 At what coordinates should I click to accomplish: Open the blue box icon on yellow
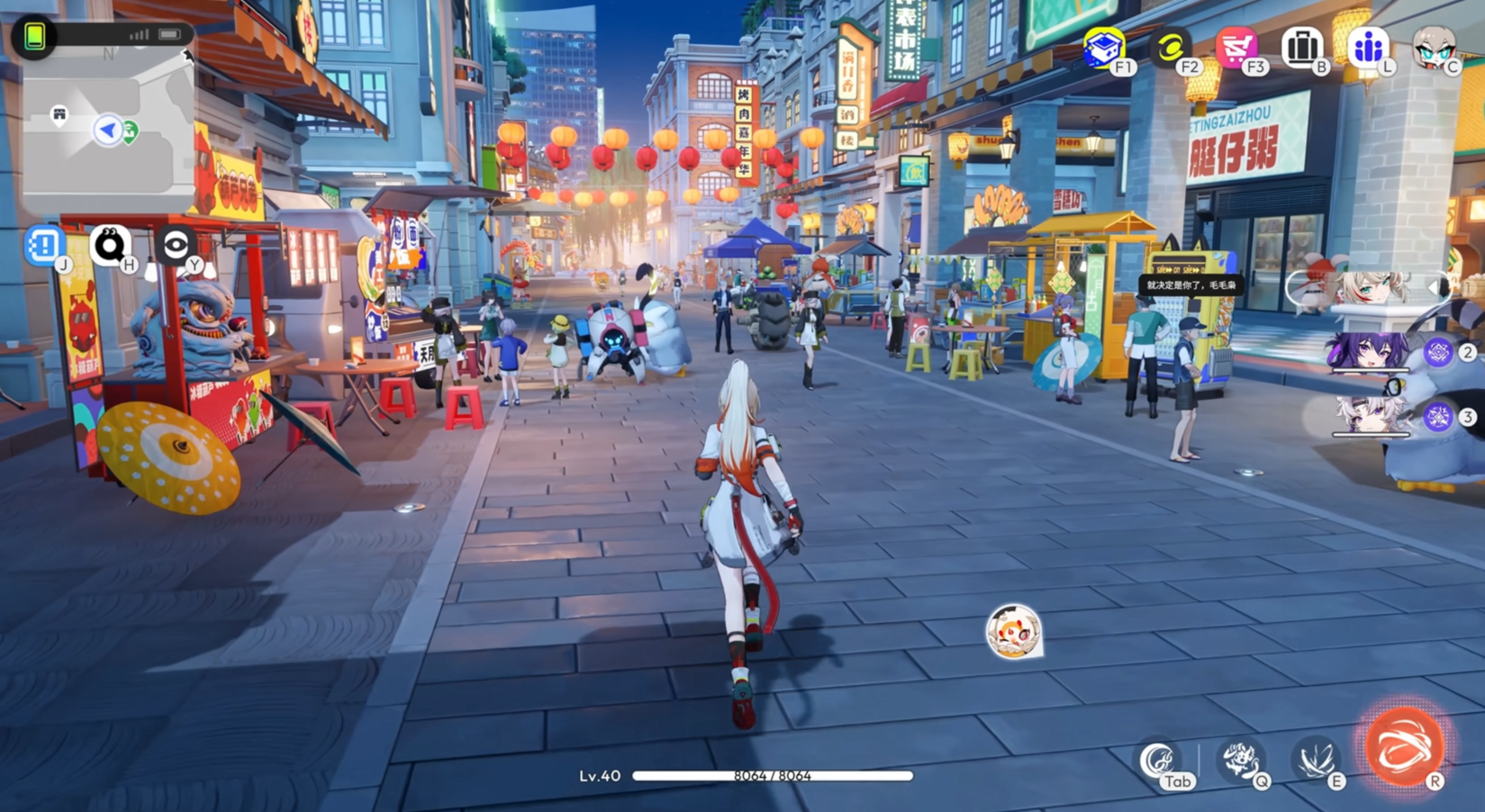1104,47
